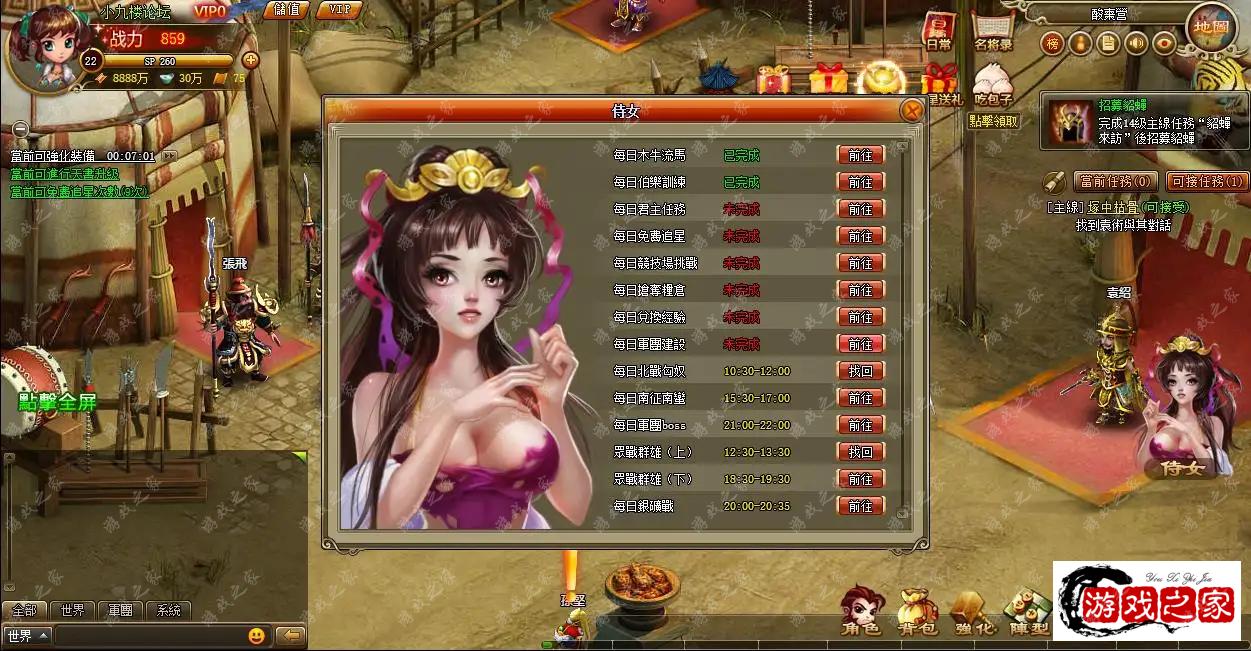Retrieve the 每日北戰匈奴 reward with 找回

(x=860, y=371)
